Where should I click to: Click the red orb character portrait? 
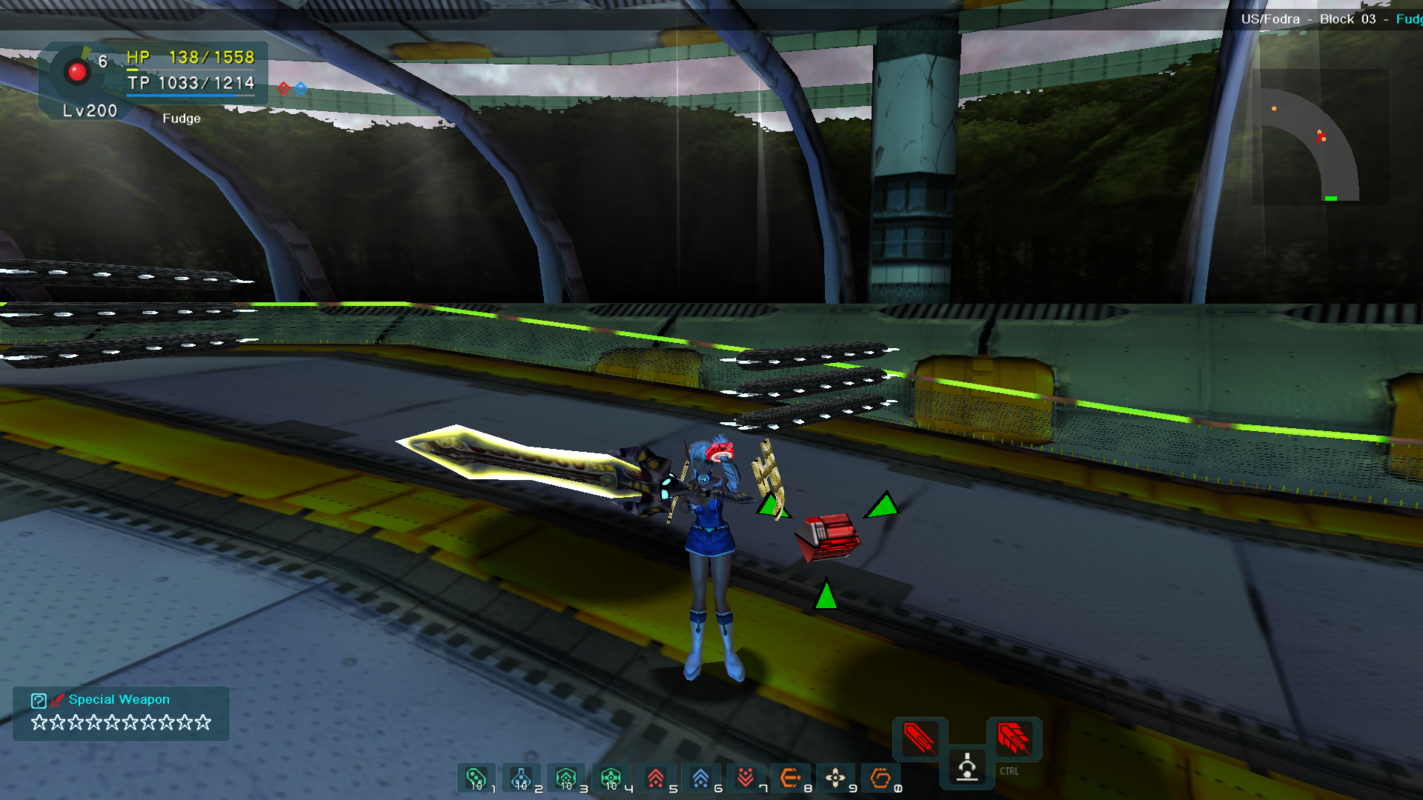point(77,71)
